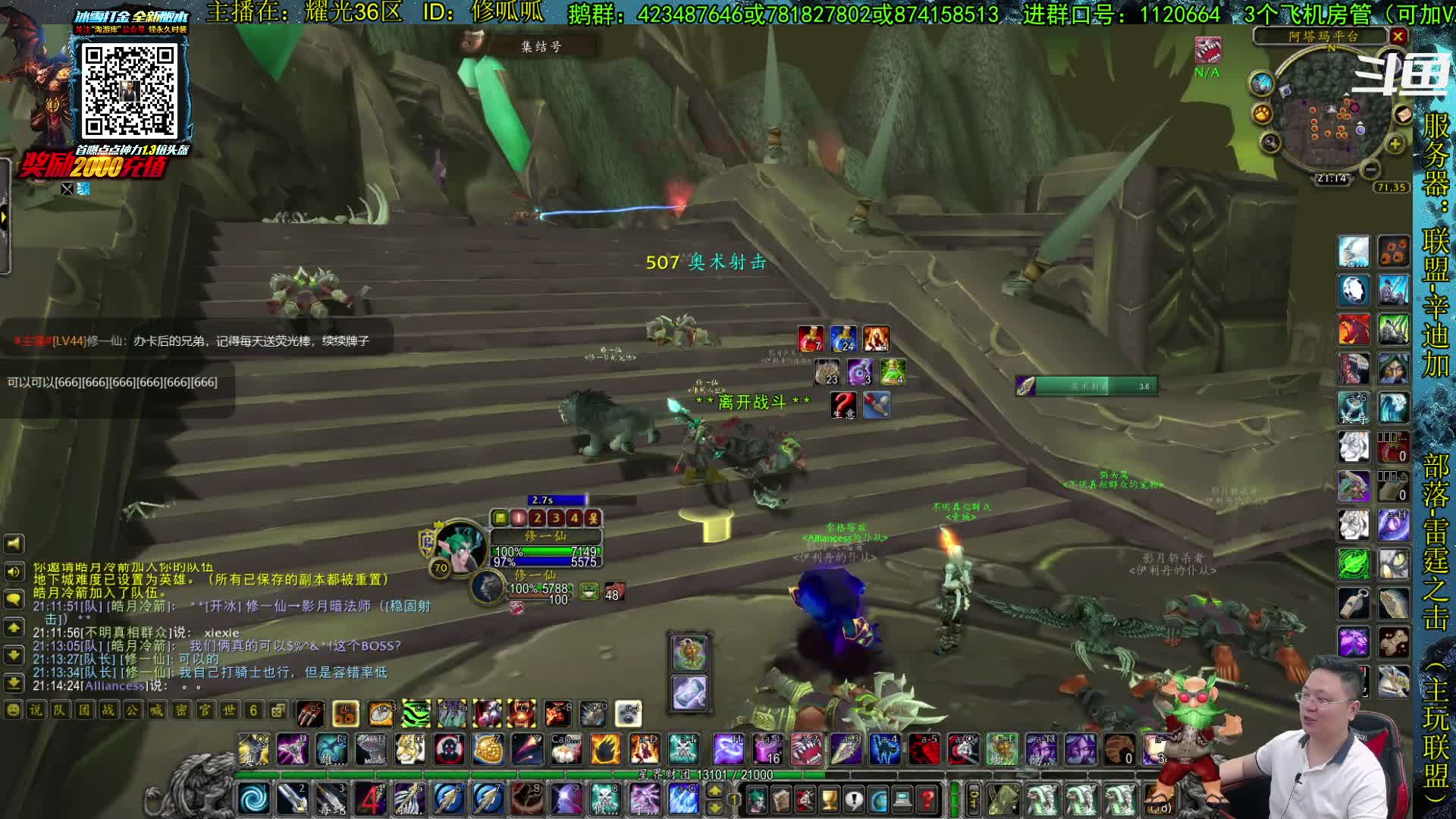
Task: Select the wolf pet portrait frame
Action: pyautogui.click(x=490, y=588)
